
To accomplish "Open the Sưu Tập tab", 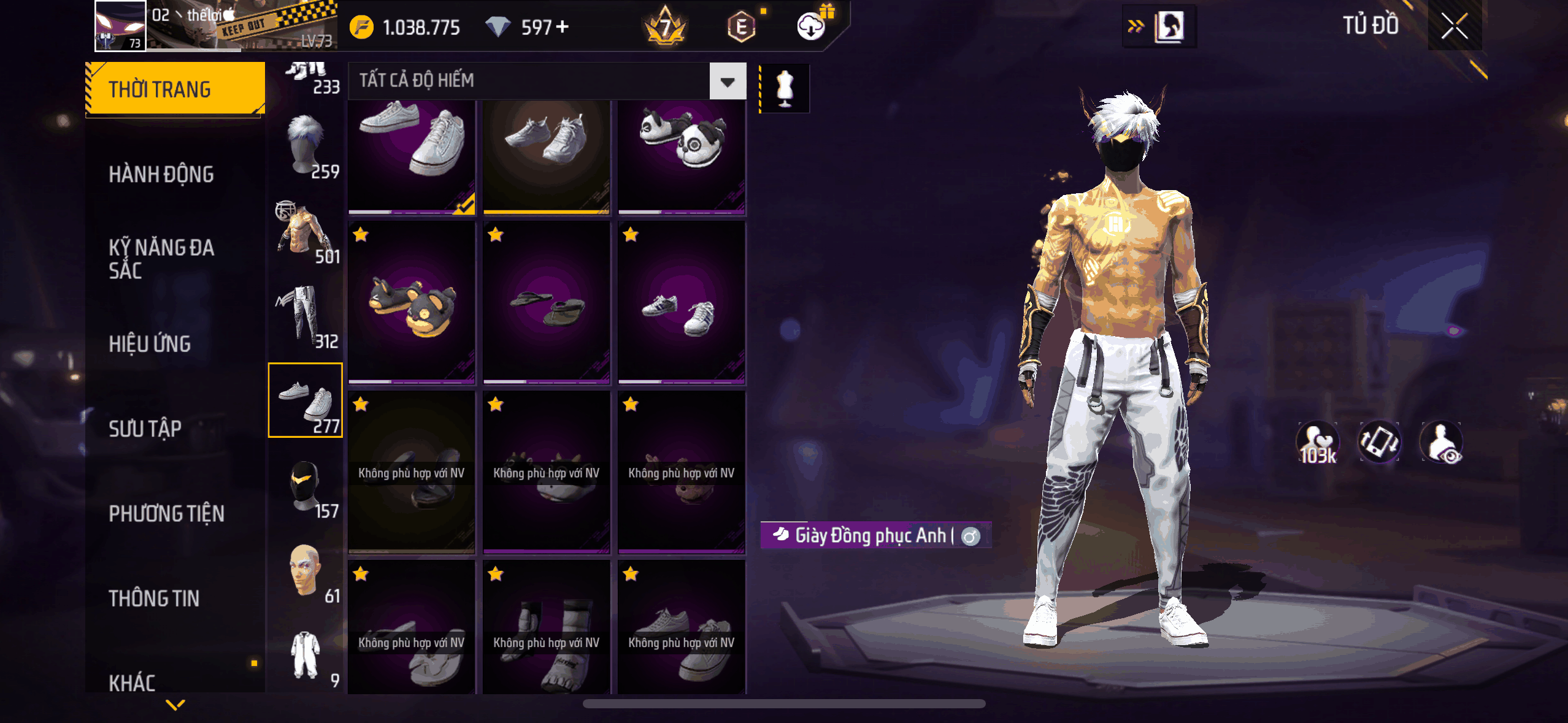I will pyautogui.click(x=145, y=429).
